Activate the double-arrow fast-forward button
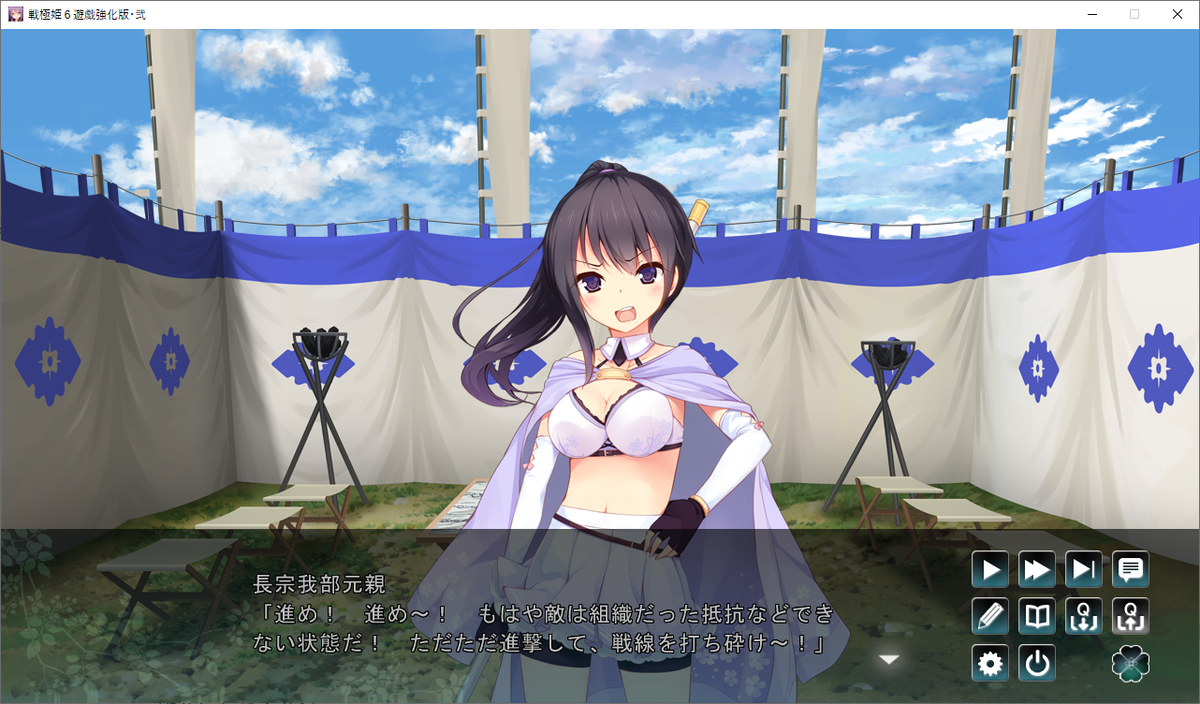Screen dimensions: 1200x704 pyautogui.click(x=1037, y=570)
